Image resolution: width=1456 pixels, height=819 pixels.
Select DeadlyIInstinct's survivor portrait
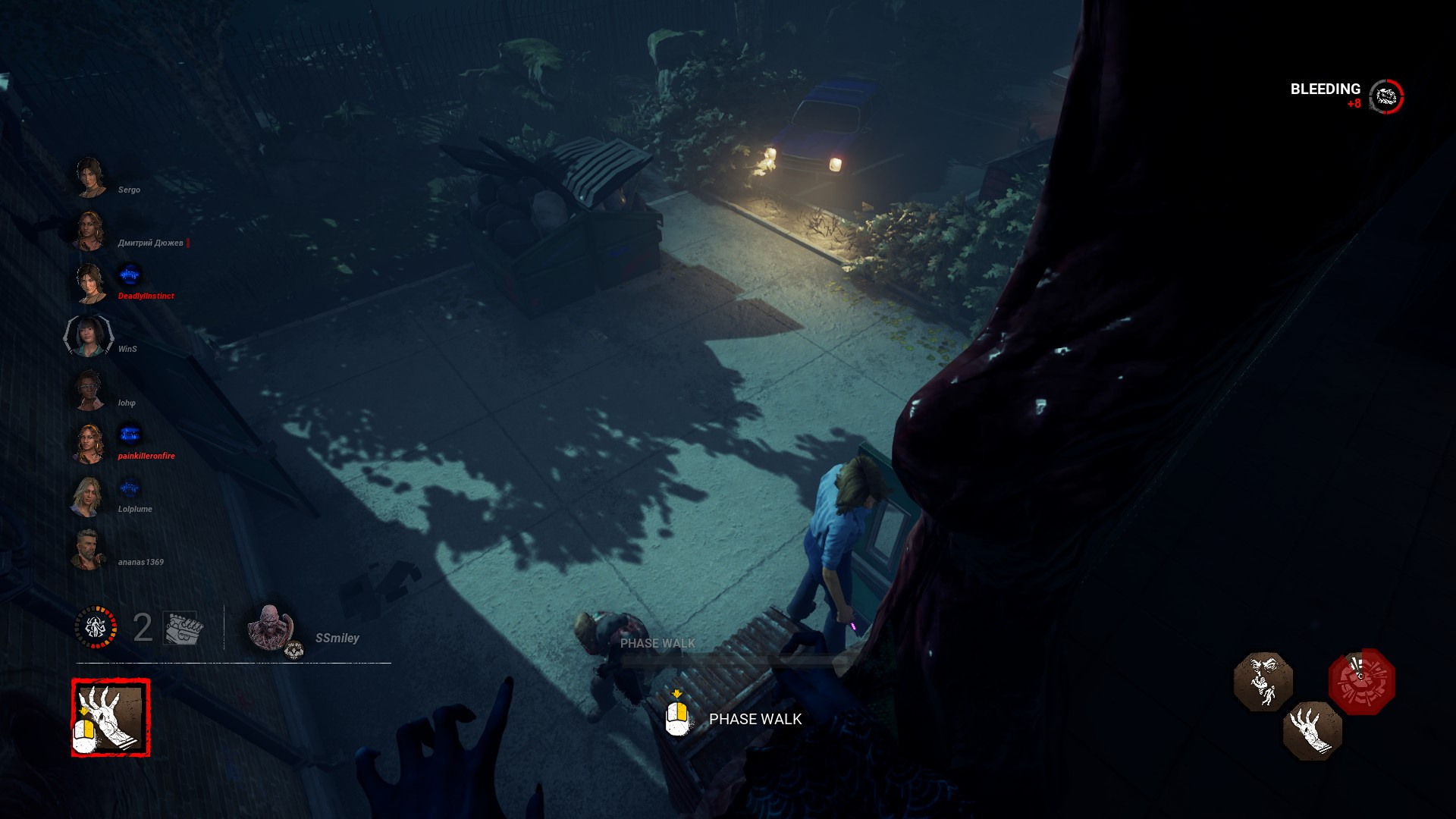89,283
